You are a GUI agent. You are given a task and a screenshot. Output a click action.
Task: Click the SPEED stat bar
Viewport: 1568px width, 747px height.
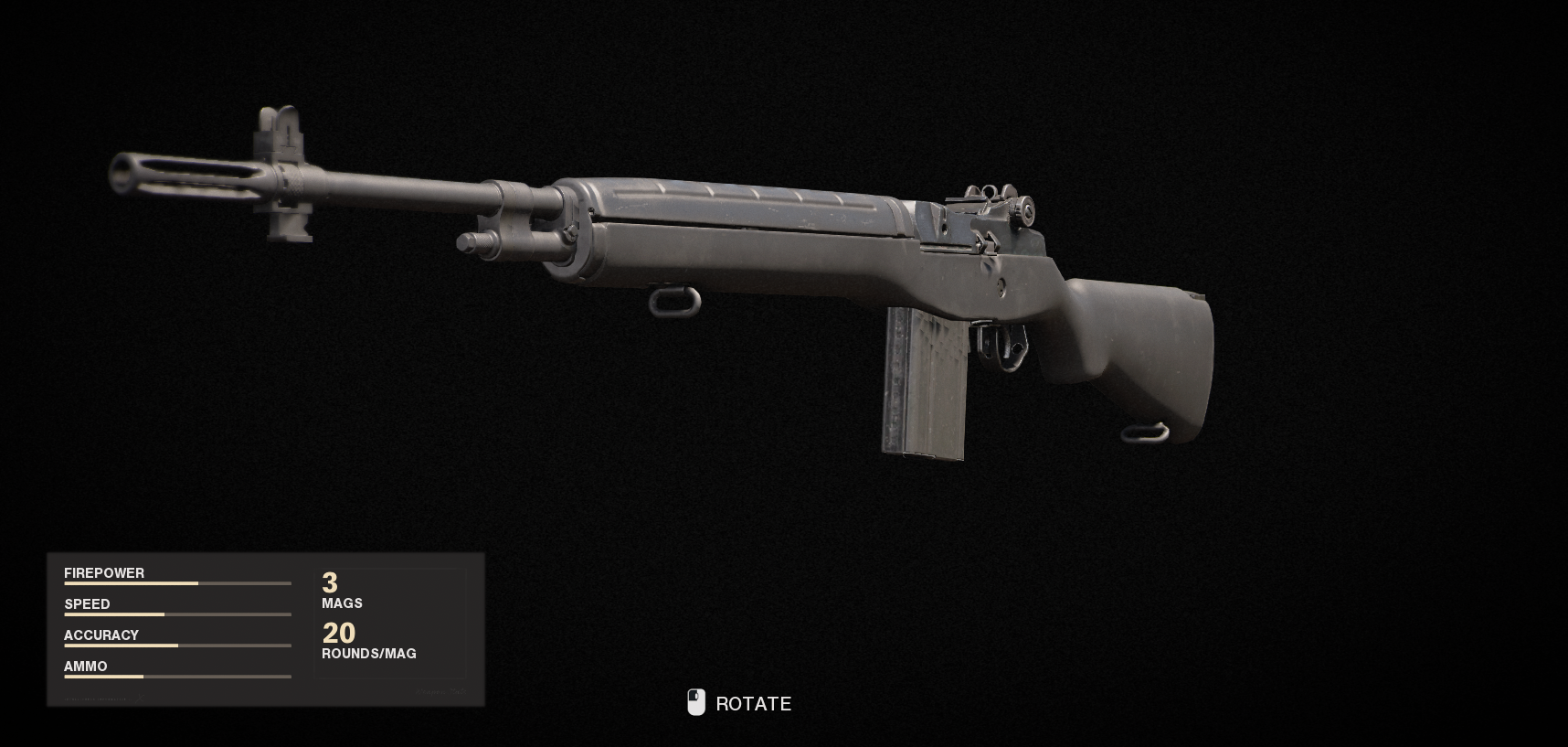[x=177, y=614]
